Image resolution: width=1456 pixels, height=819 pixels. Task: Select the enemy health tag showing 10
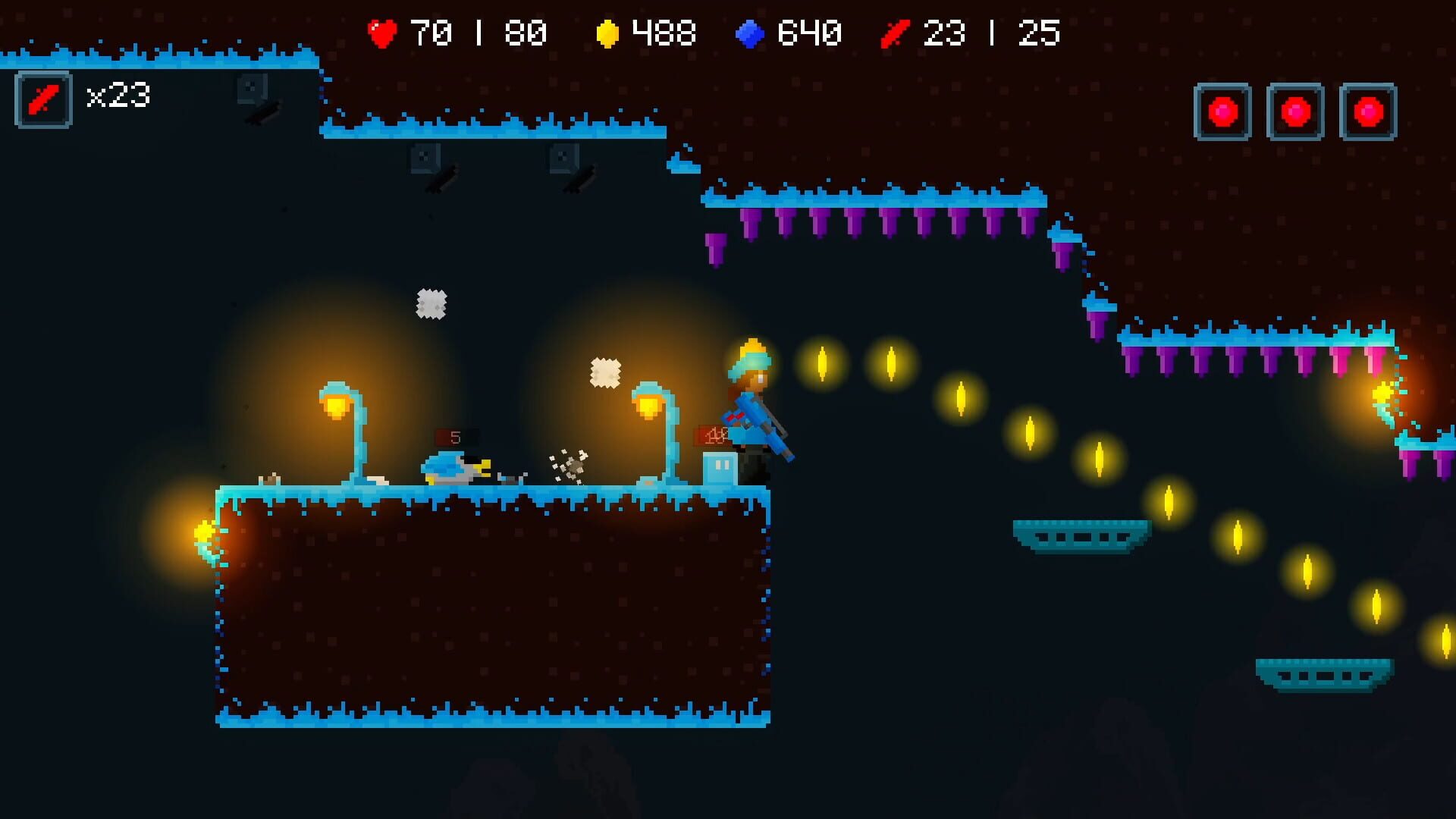point(713,435)
